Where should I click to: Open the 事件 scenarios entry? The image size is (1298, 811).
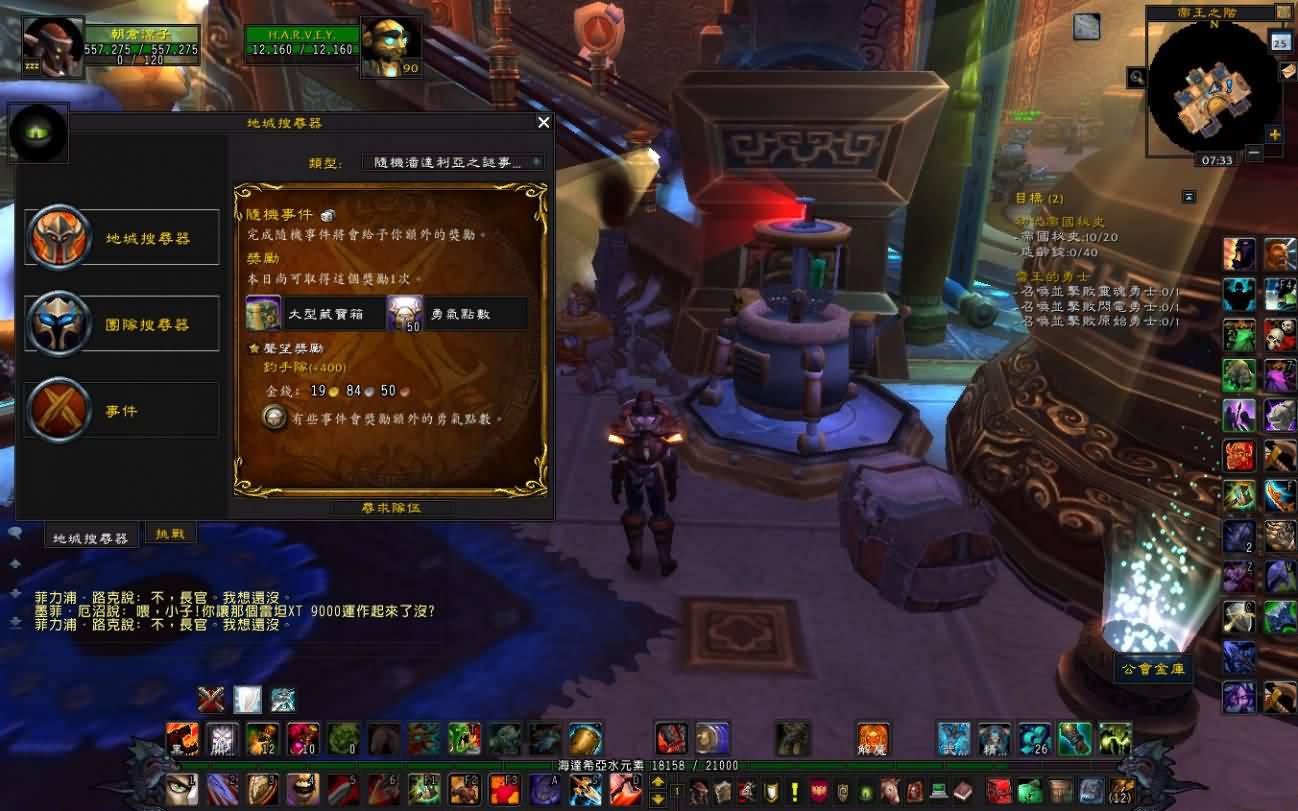point(122,410)
